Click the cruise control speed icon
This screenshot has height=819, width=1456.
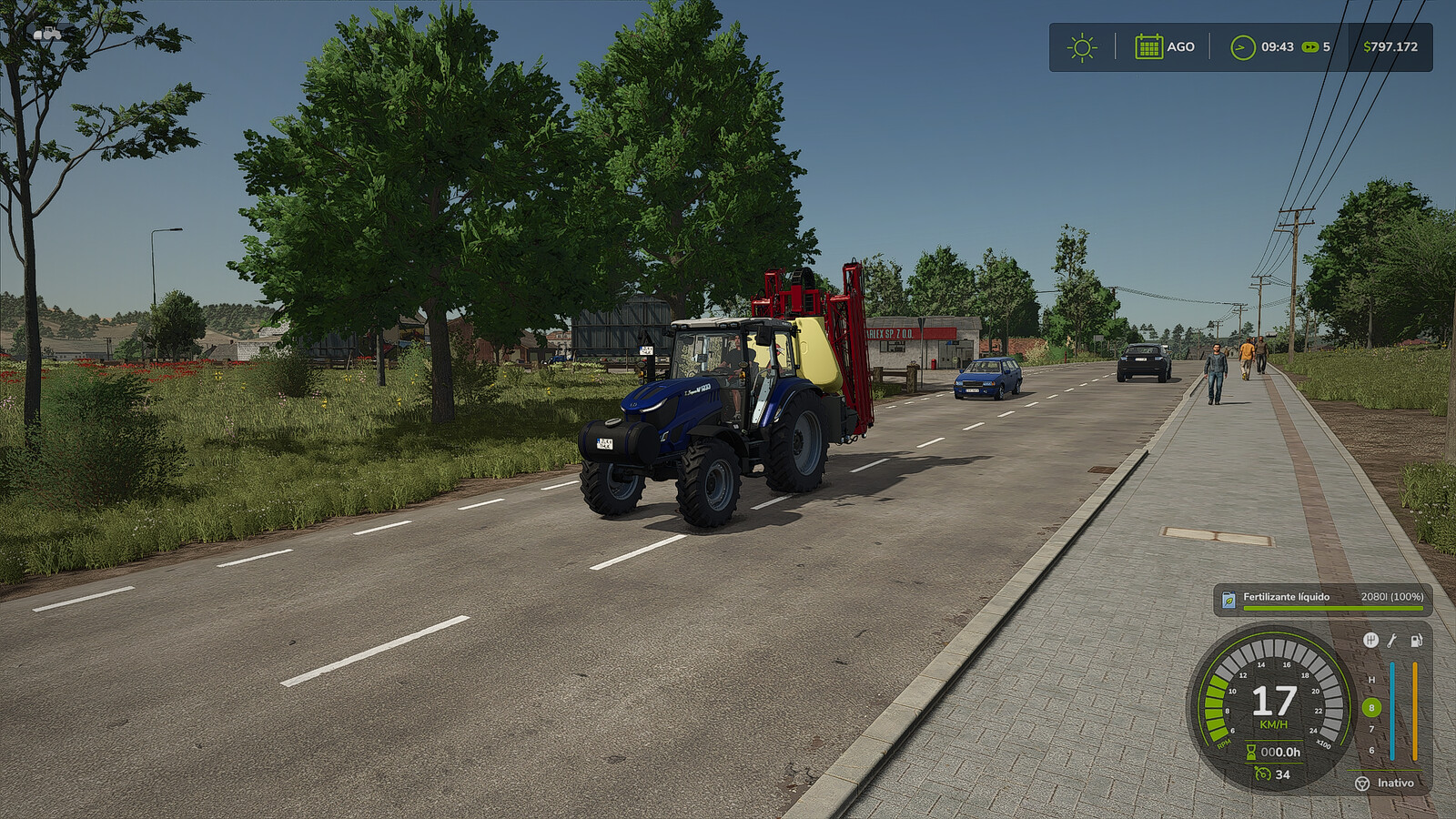tap(1262, 774)
